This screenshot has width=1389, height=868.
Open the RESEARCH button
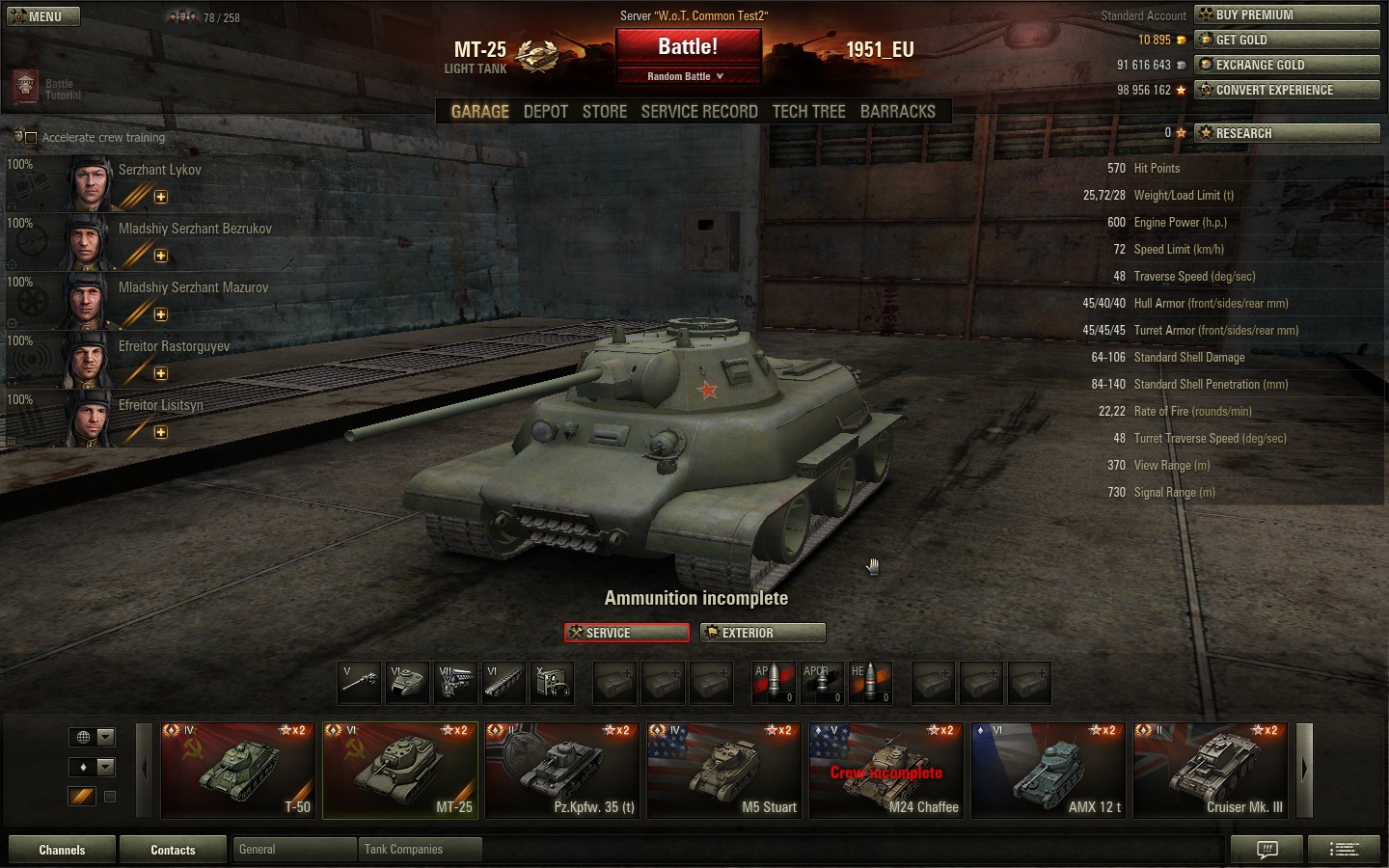click(1287, 133)
